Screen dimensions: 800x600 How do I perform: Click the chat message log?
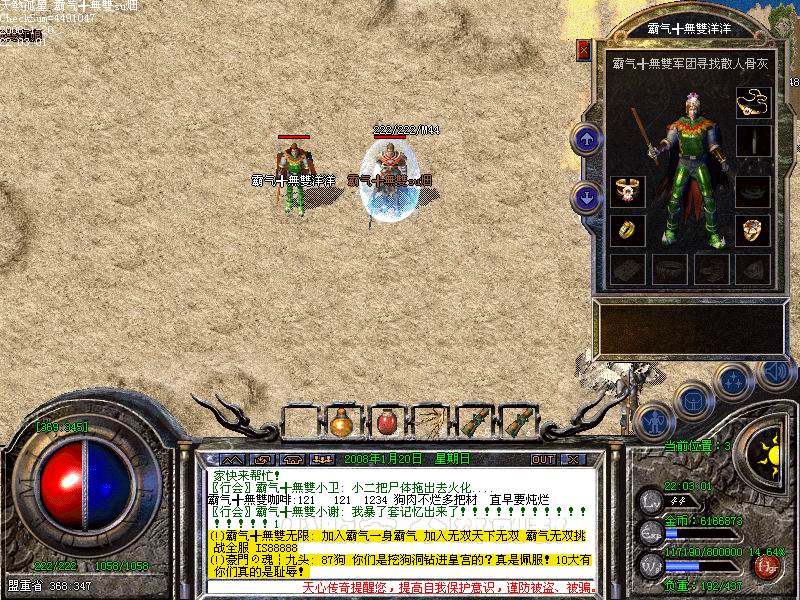pos(400,520)
